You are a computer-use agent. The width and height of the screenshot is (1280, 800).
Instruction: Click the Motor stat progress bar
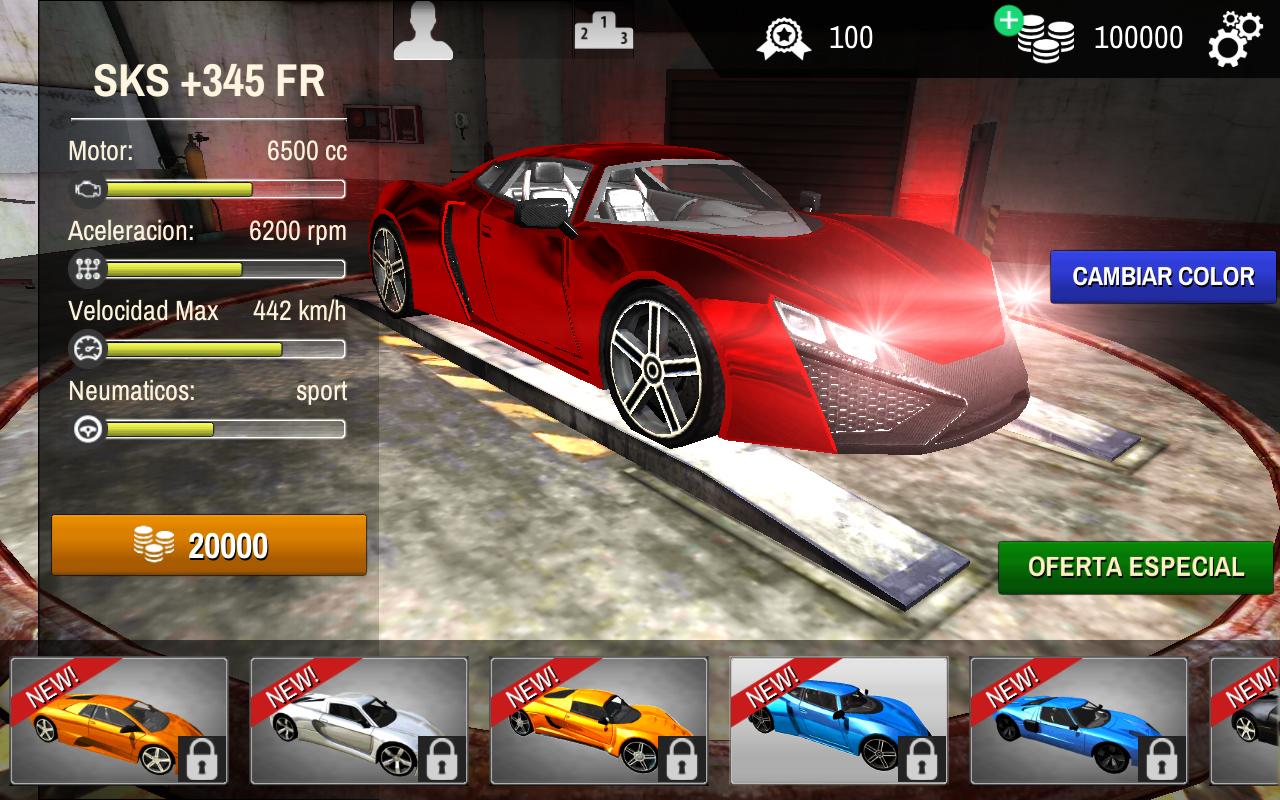pyautogui.click(x=225, y=187)
